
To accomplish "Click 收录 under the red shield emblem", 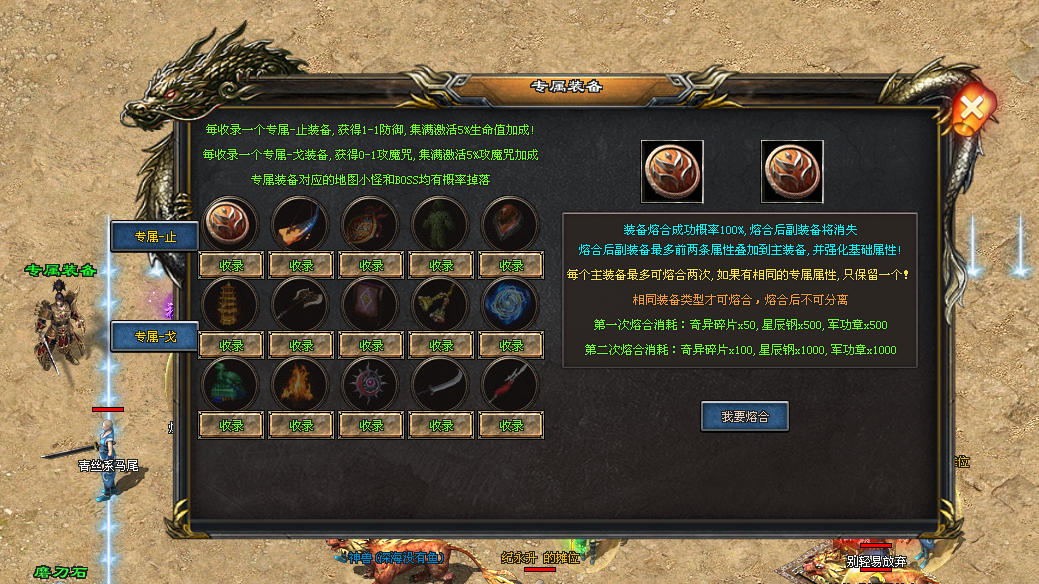I will coord(231,265).
